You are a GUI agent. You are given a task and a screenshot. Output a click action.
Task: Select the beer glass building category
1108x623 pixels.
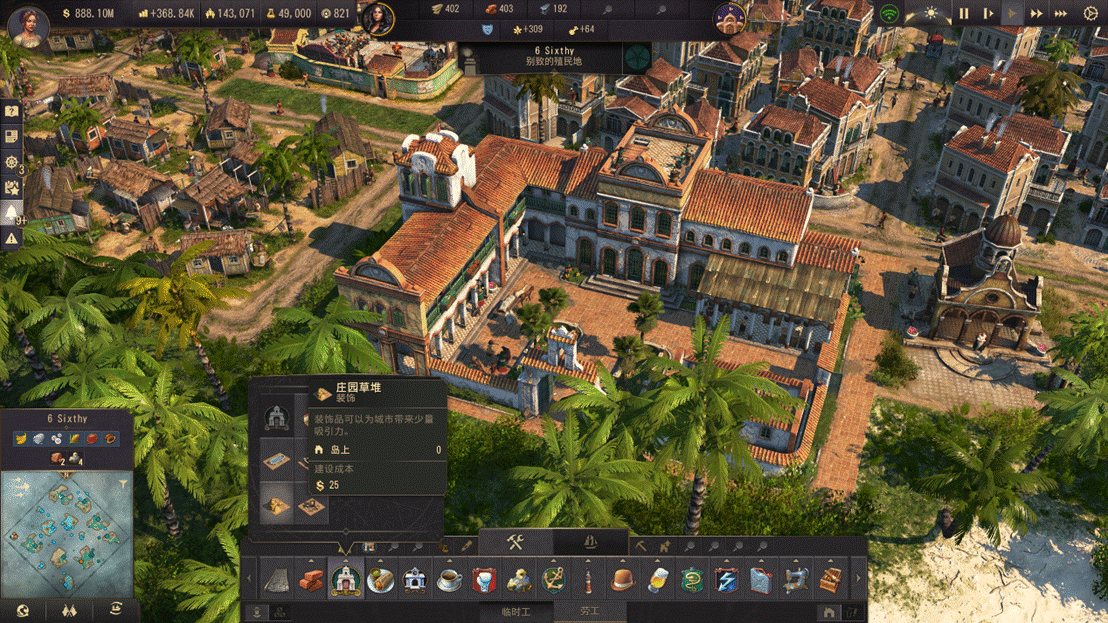click(x=657, y=579)
